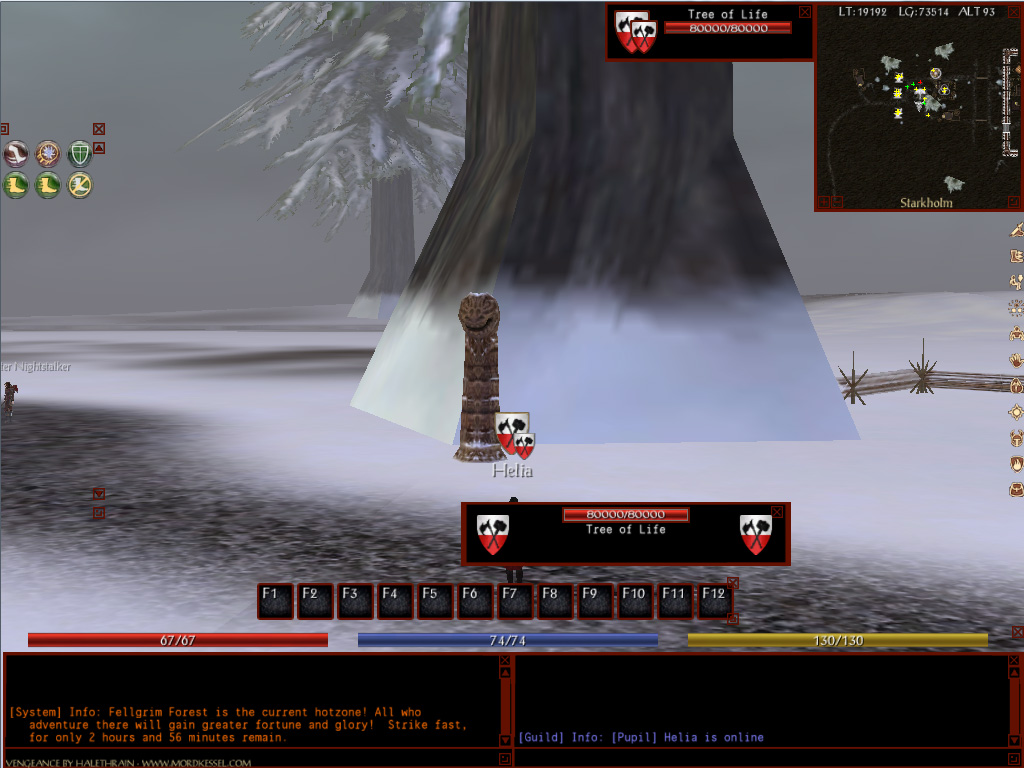Collapse effects panel with the red arrow

tap(99, 148)
